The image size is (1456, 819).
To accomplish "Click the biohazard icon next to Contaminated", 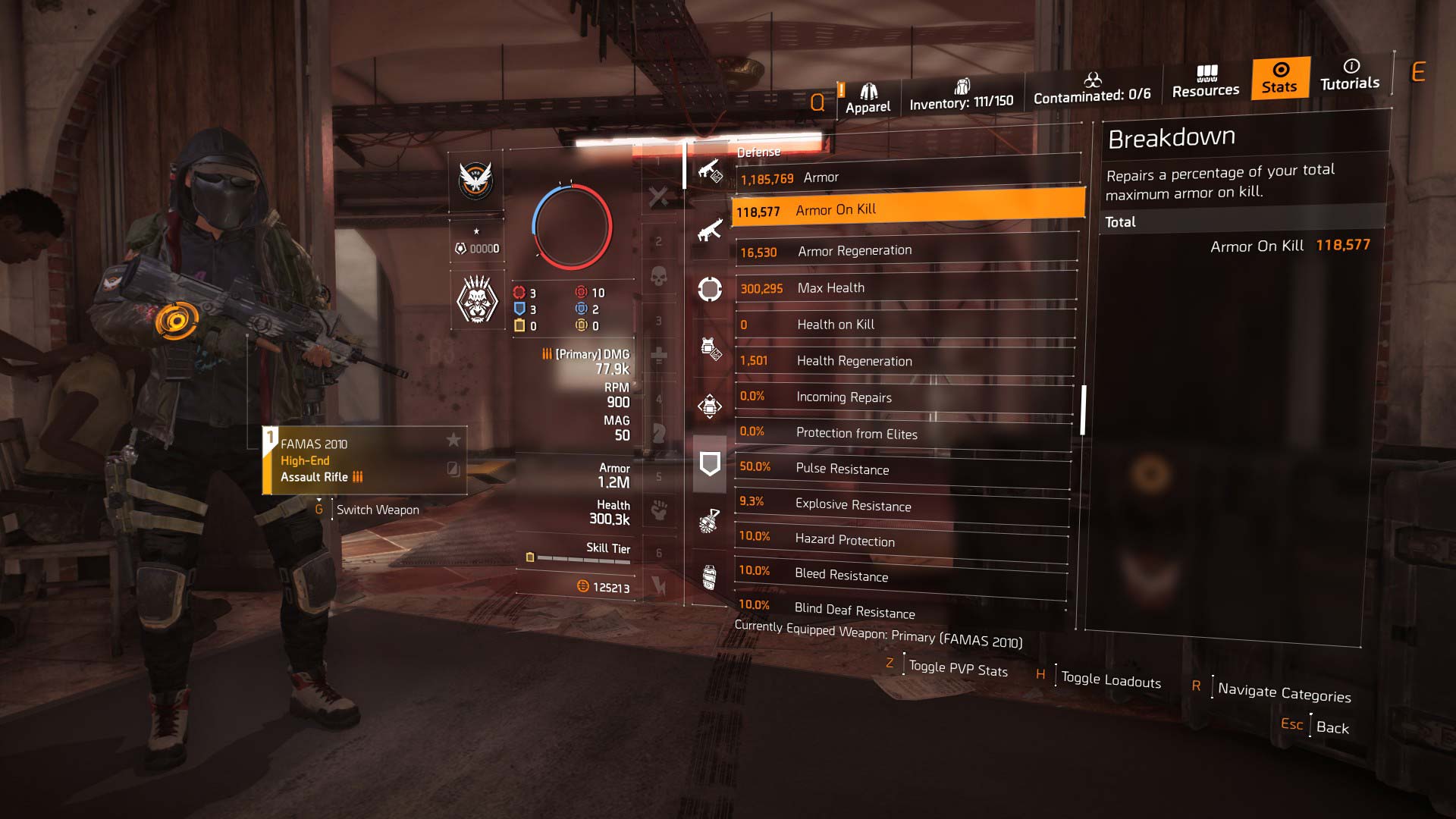I will (1093, 80).
